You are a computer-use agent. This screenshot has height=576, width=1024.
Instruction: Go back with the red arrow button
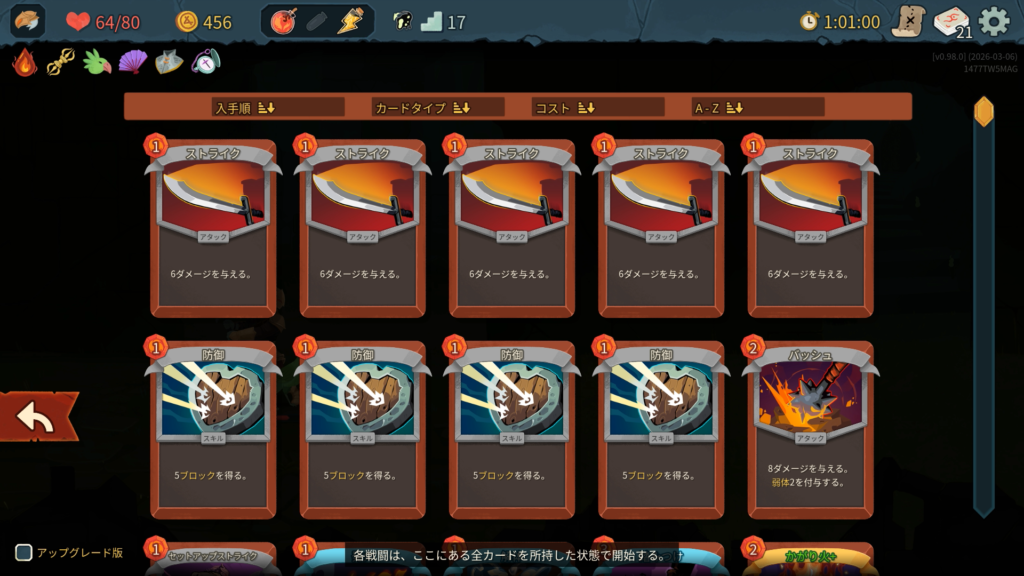pyautogui.click(x=37, y=418)
